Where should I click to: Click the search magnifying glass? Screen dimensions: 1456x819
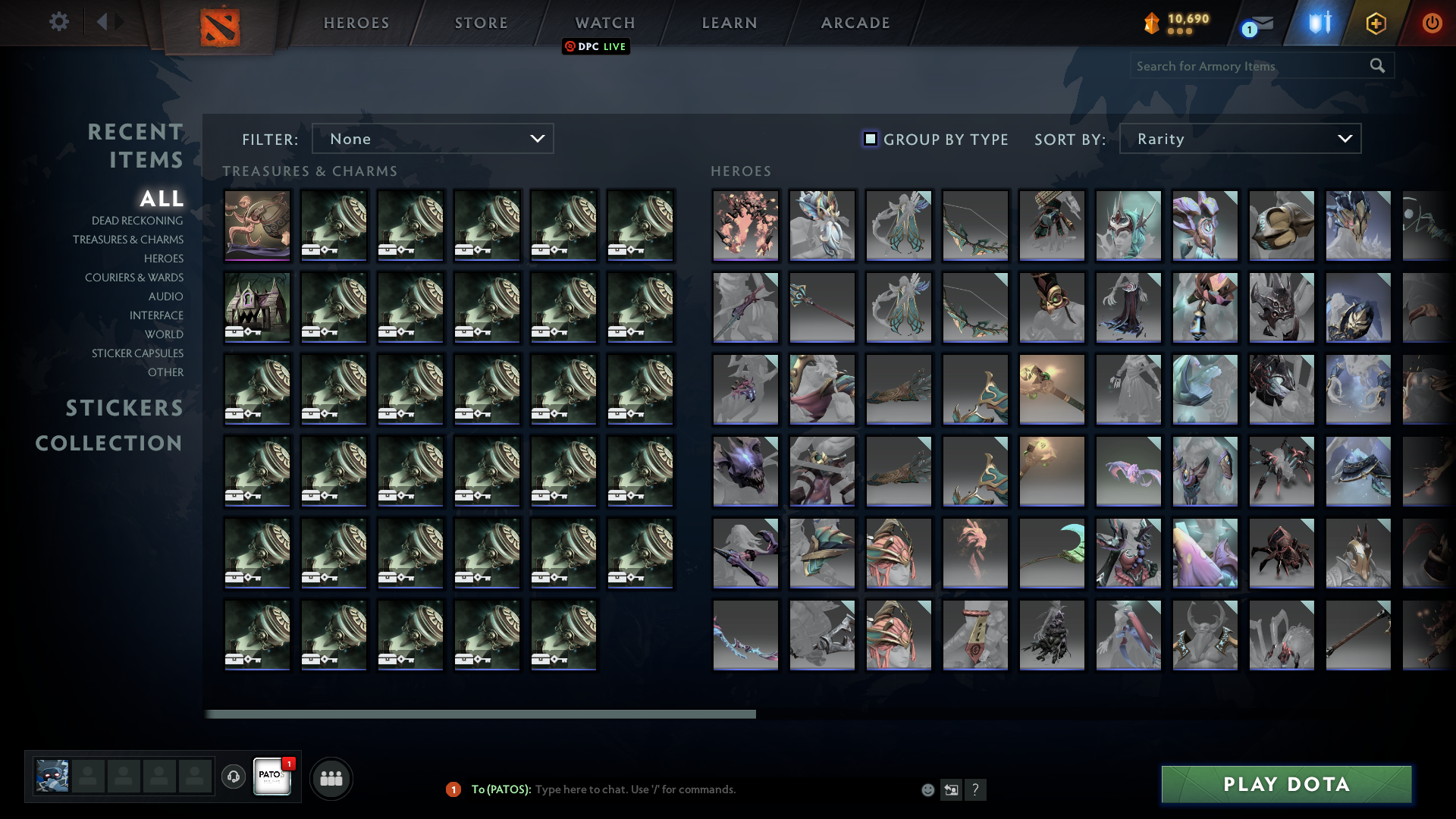coord(1378,66)
